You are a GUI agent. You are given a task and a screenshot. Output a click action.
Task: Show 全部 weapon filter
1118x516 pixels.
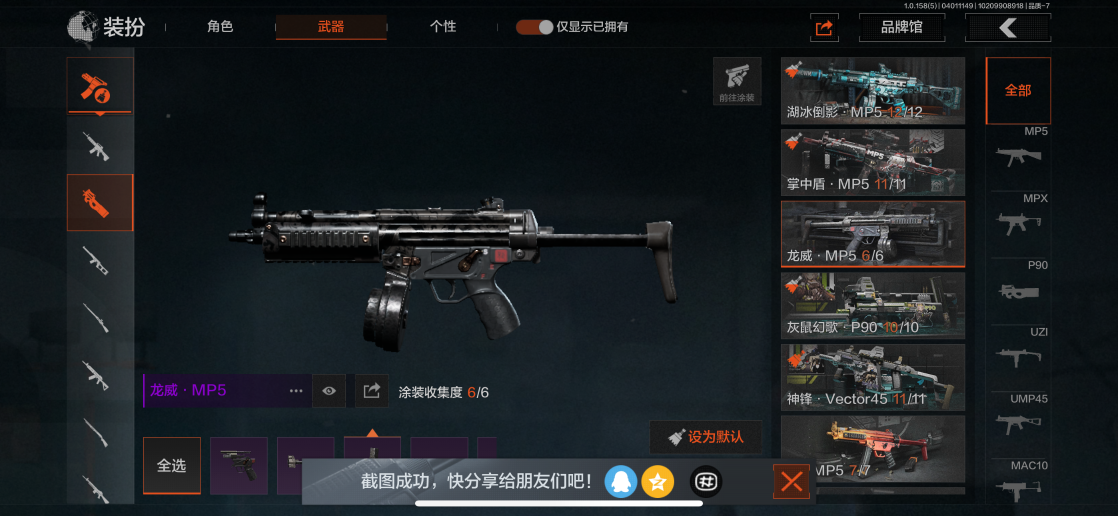[x=1018, y=90]
